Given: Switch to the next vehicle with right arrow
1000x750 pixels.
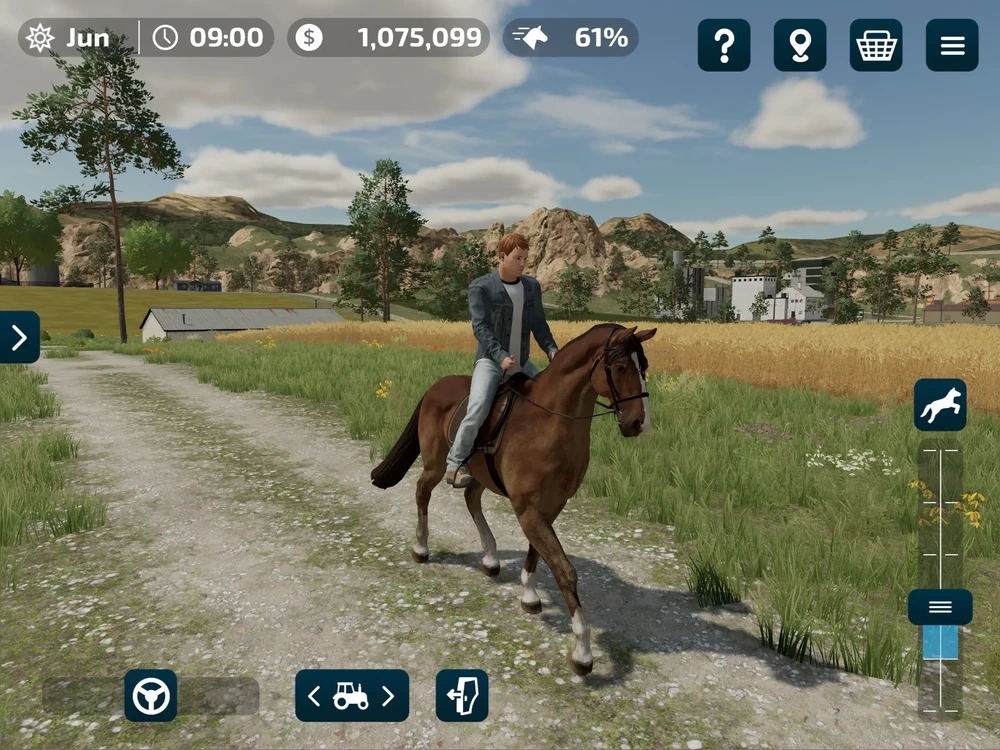Looking at the screenshot, I should click(x=388, y=696).
